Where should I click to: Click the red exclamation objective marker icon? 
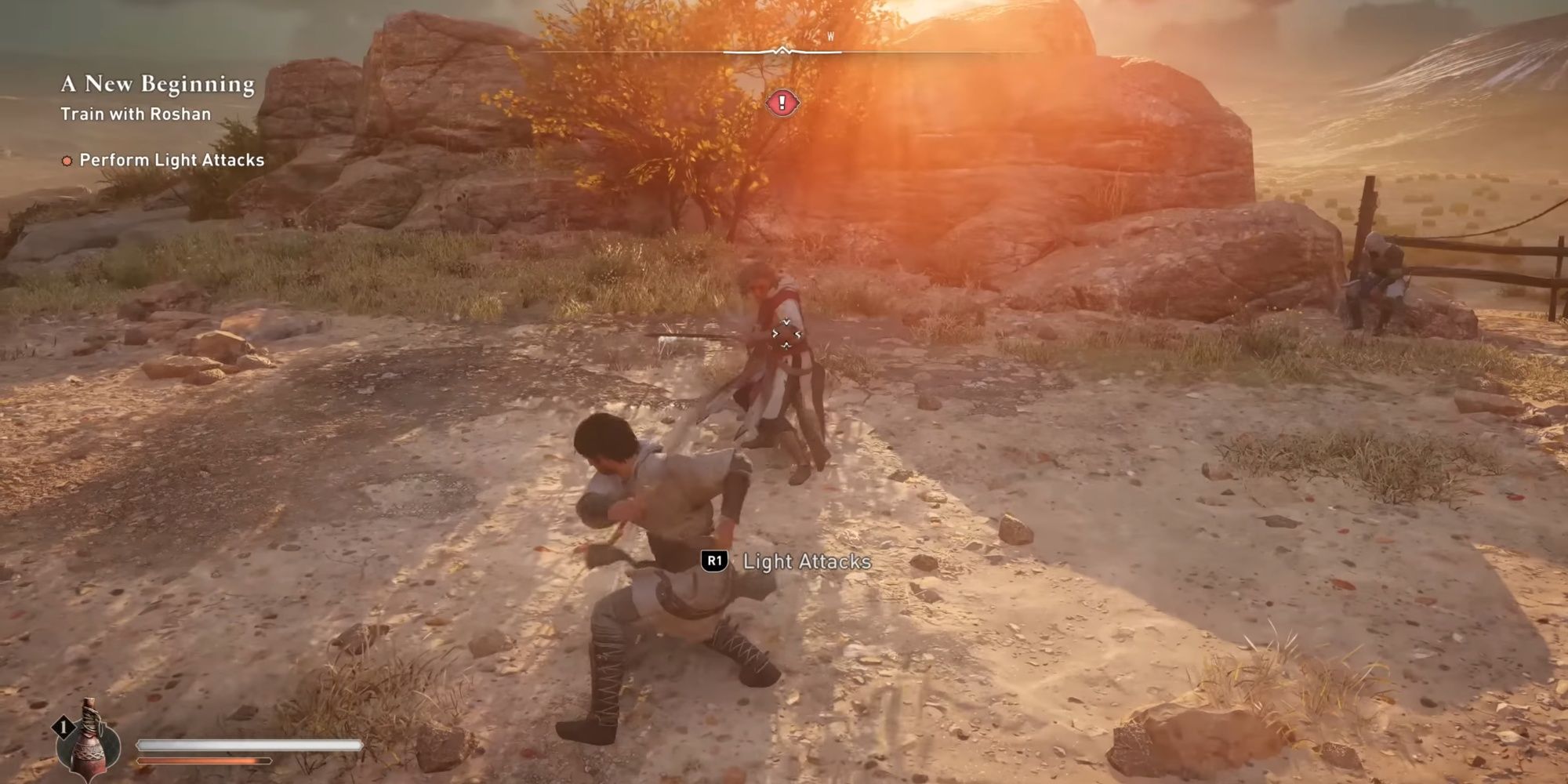(x=782, y=101)
